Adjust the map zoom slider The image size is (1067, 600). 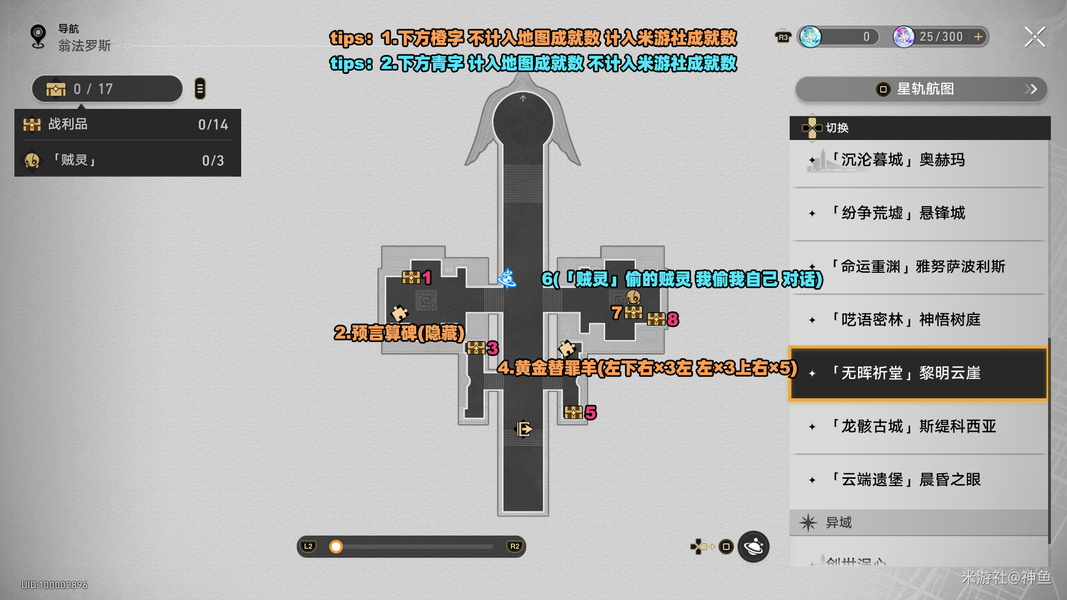tap(336, 546)
